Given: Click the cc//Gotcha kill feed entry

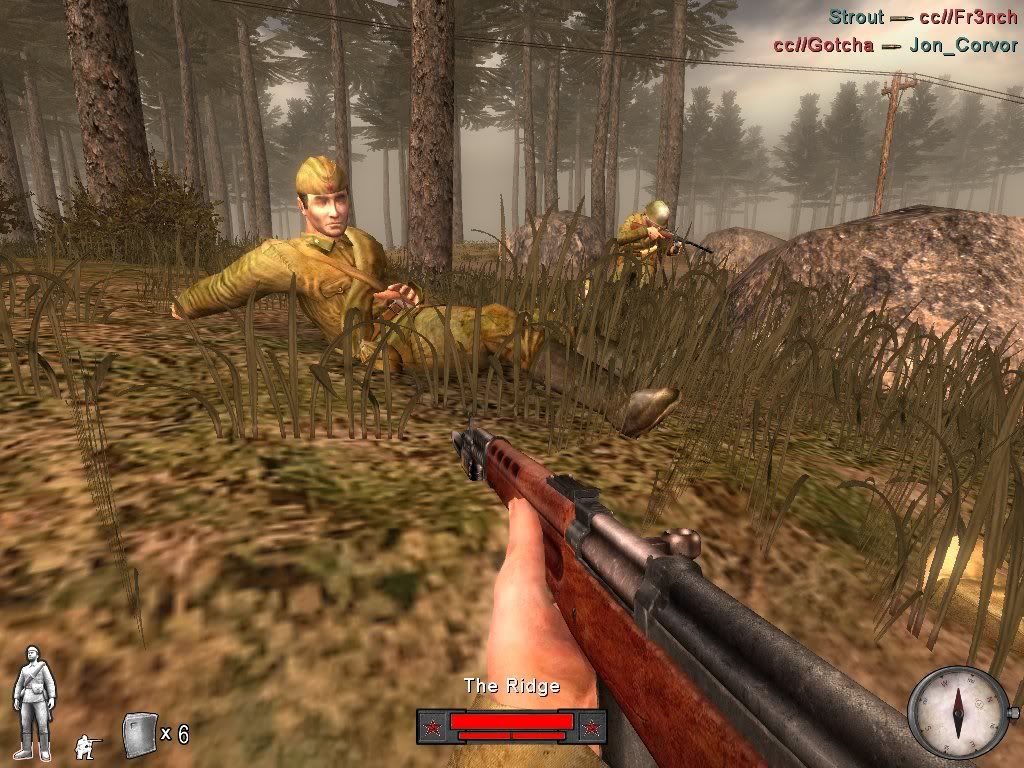Looking at the screenshot, I should pyautogui.click(x=894, y=45).
